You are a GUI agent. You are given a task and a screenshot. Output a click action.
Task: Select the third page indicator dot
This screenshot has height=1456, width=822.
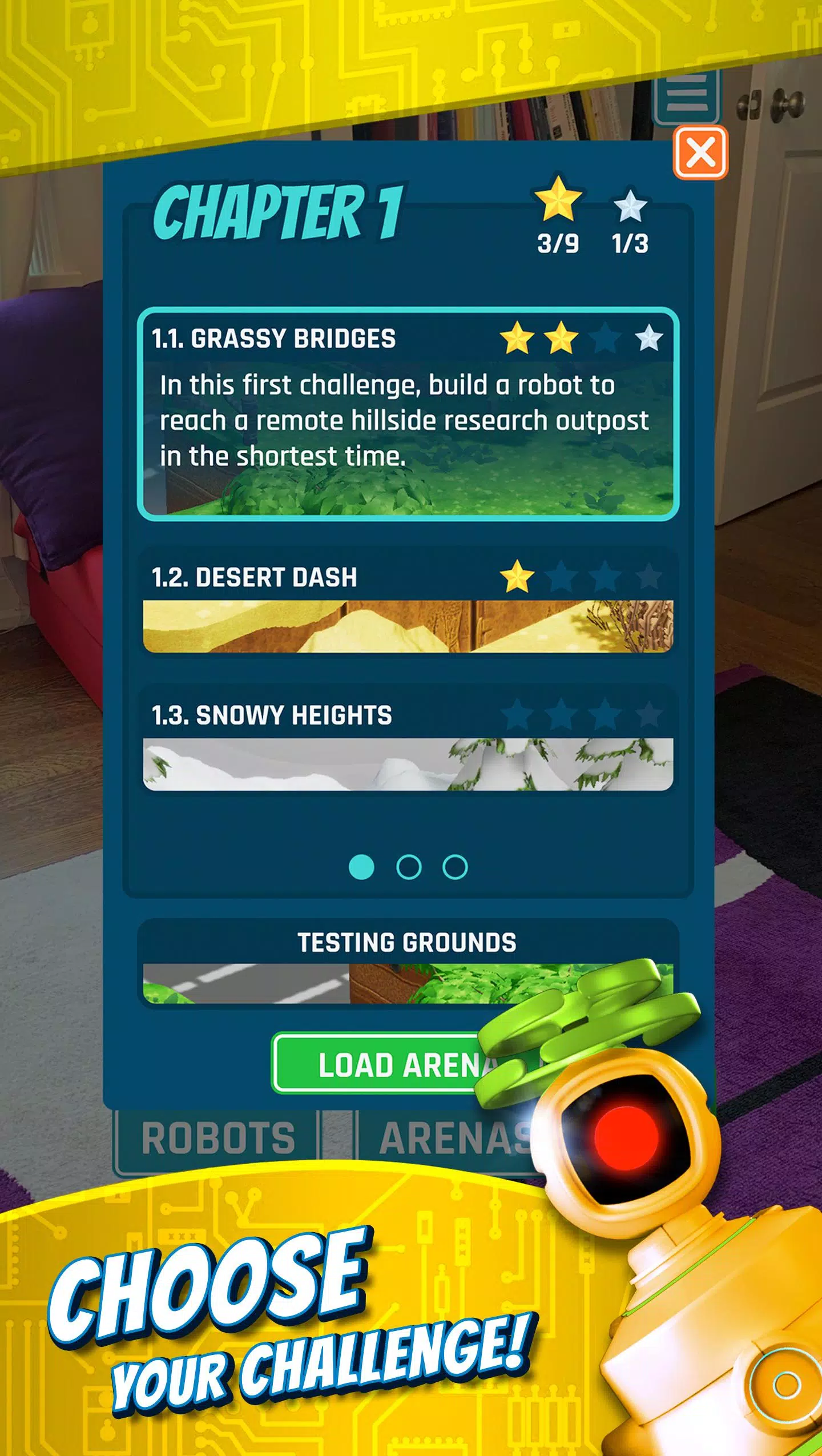(x=454, y=867)
